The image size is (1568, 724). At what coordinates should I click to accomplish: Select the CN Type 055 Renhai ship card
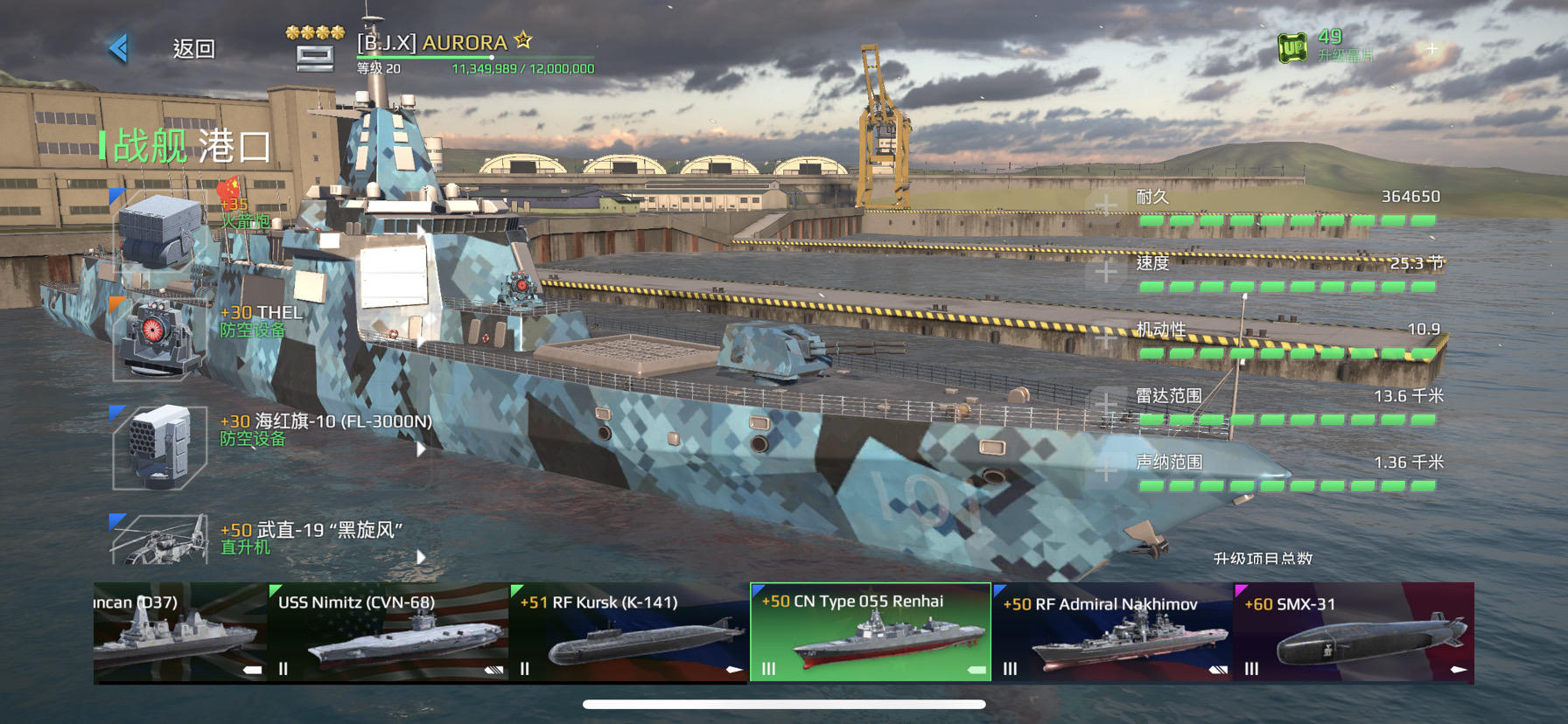click(x=871, y=633)
